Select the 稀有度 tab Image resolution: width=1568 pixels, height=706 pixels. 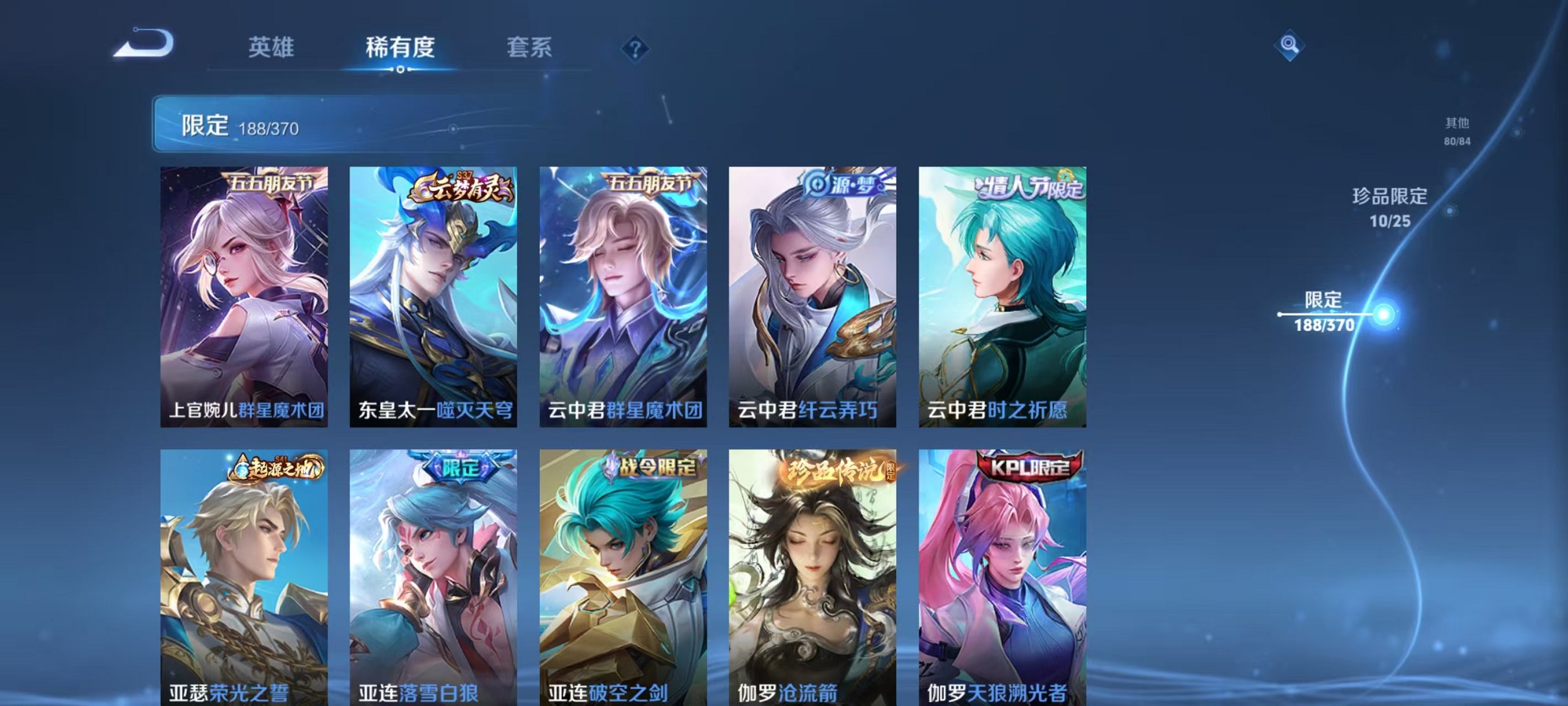click(x=400, y=49)
